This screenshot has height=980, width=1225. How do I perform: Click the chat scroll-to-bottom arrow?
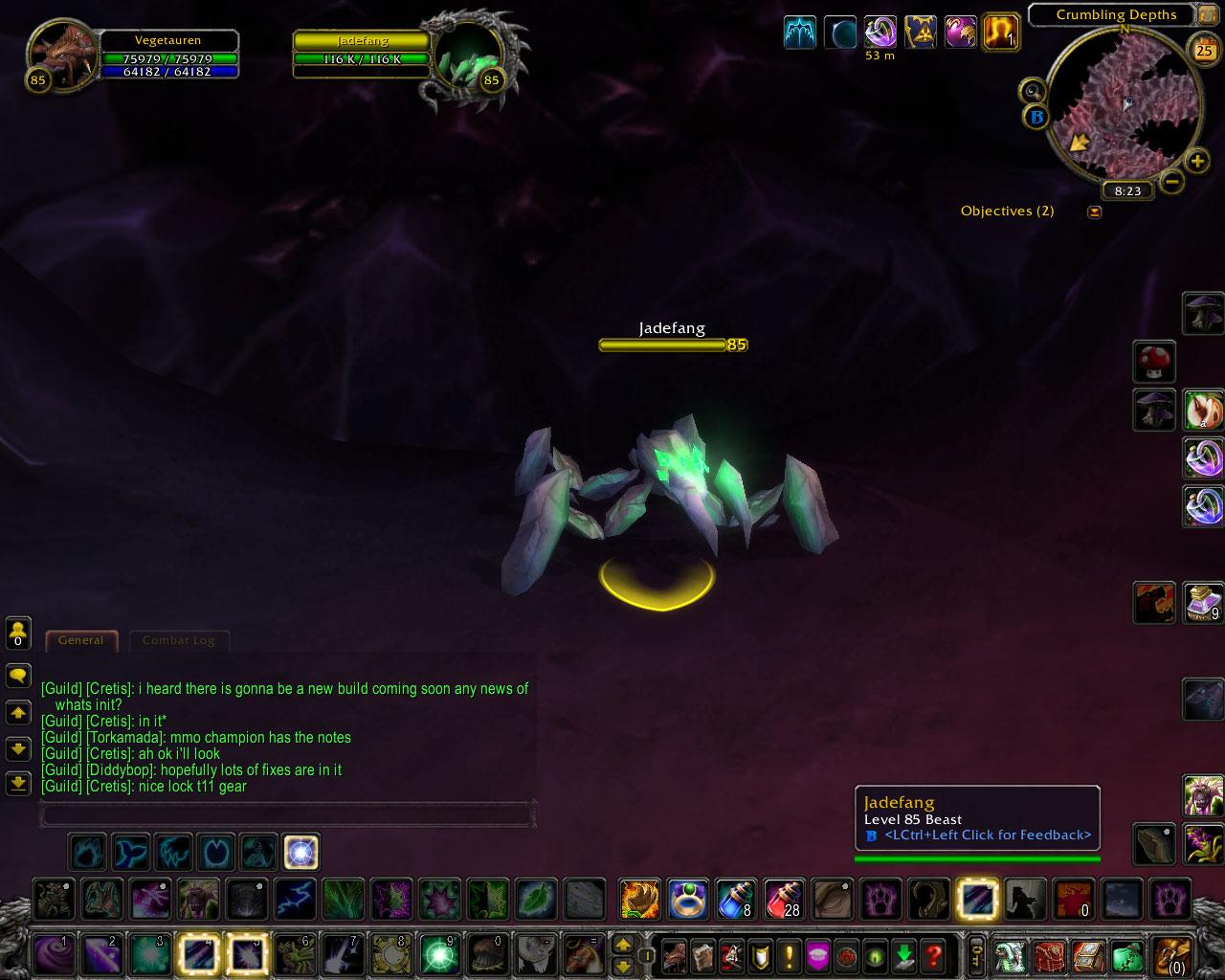(17, 783)
